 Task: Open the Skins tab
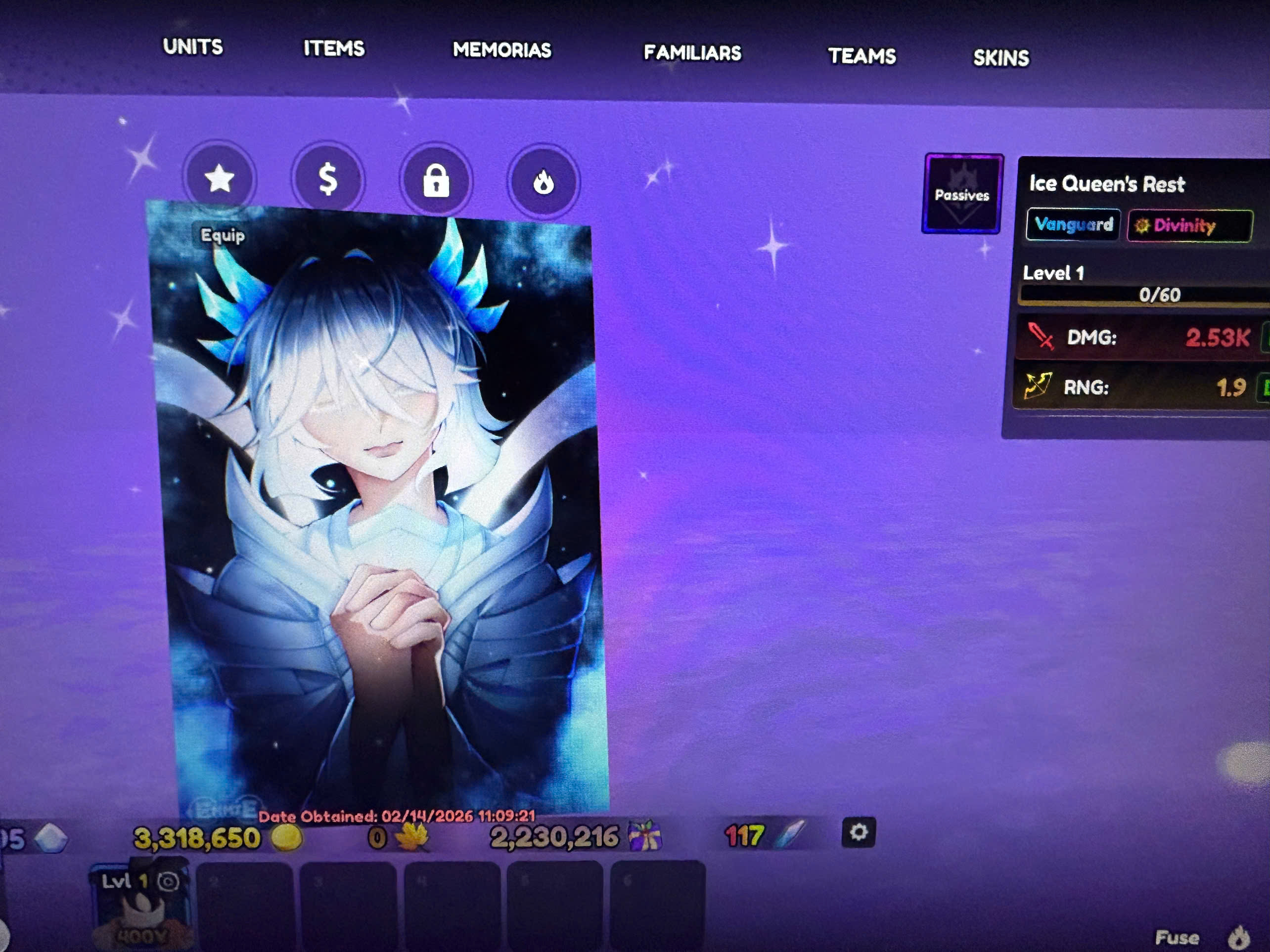(1001, 58)
